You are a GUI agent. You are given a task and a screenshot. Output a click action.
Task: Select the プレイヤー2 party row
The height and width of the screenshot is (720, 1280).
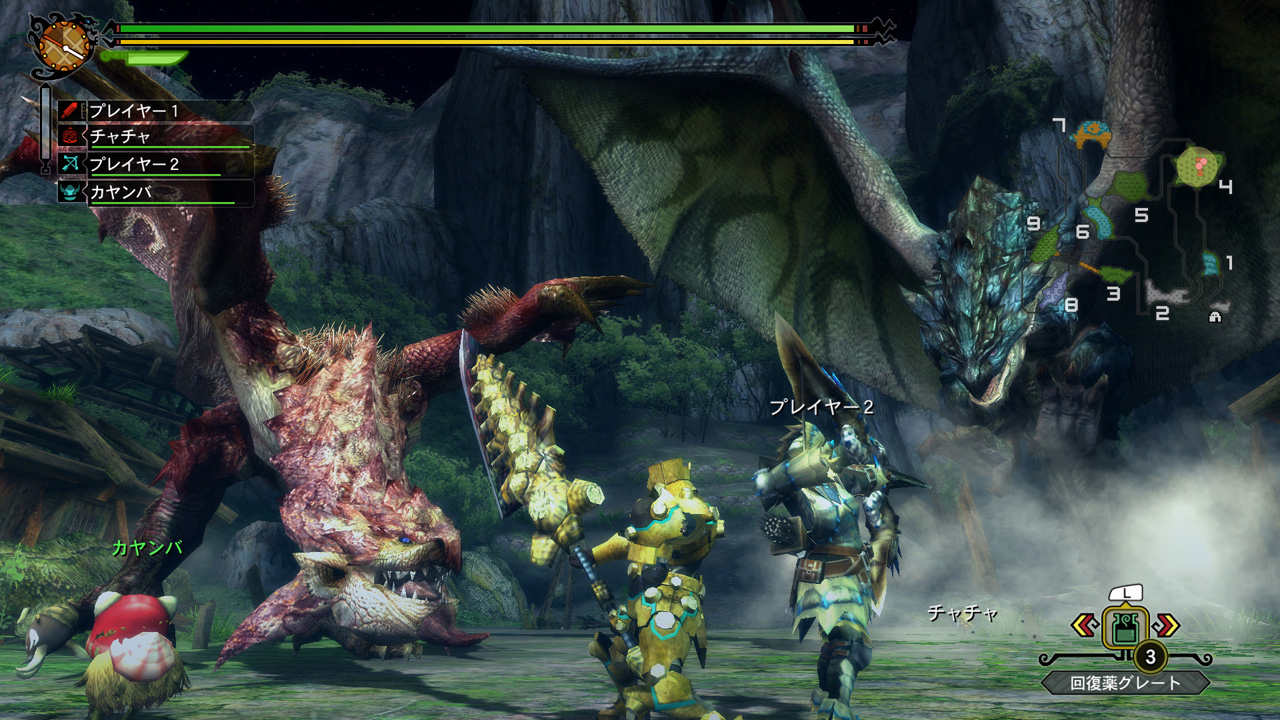pos(150,164)
